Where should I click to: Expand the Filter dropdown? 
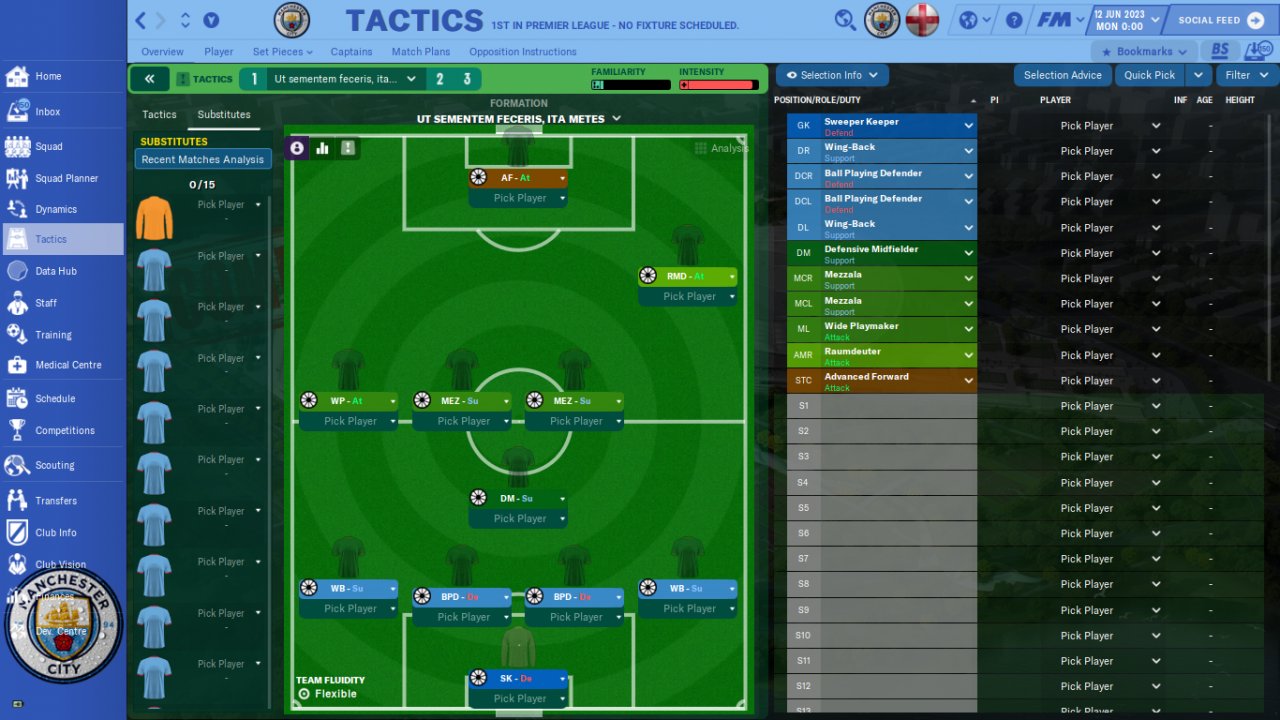click(x=1246, y=75)
